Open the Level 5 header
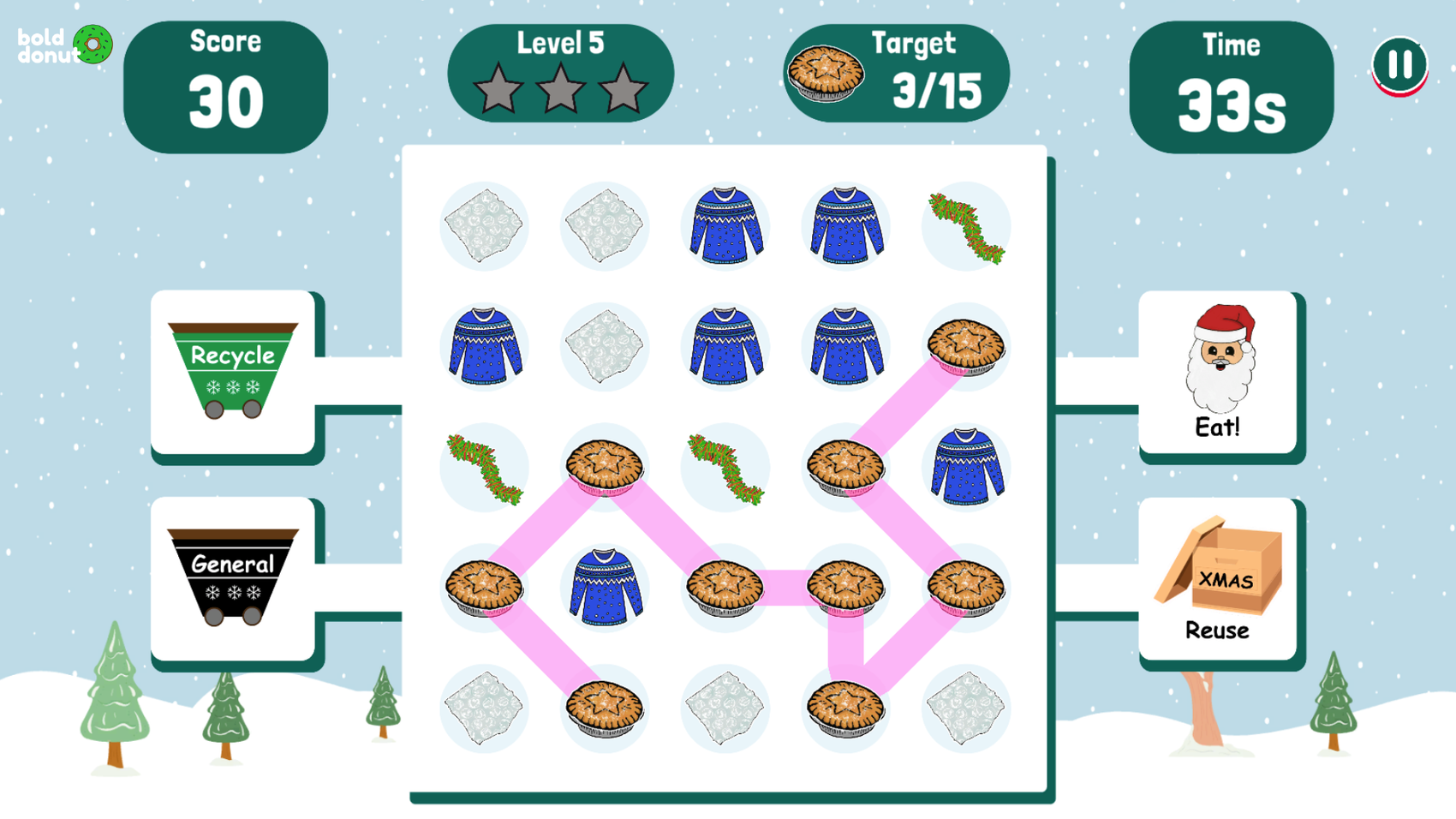The image size is (1456, 819). [x=561, y=40]
